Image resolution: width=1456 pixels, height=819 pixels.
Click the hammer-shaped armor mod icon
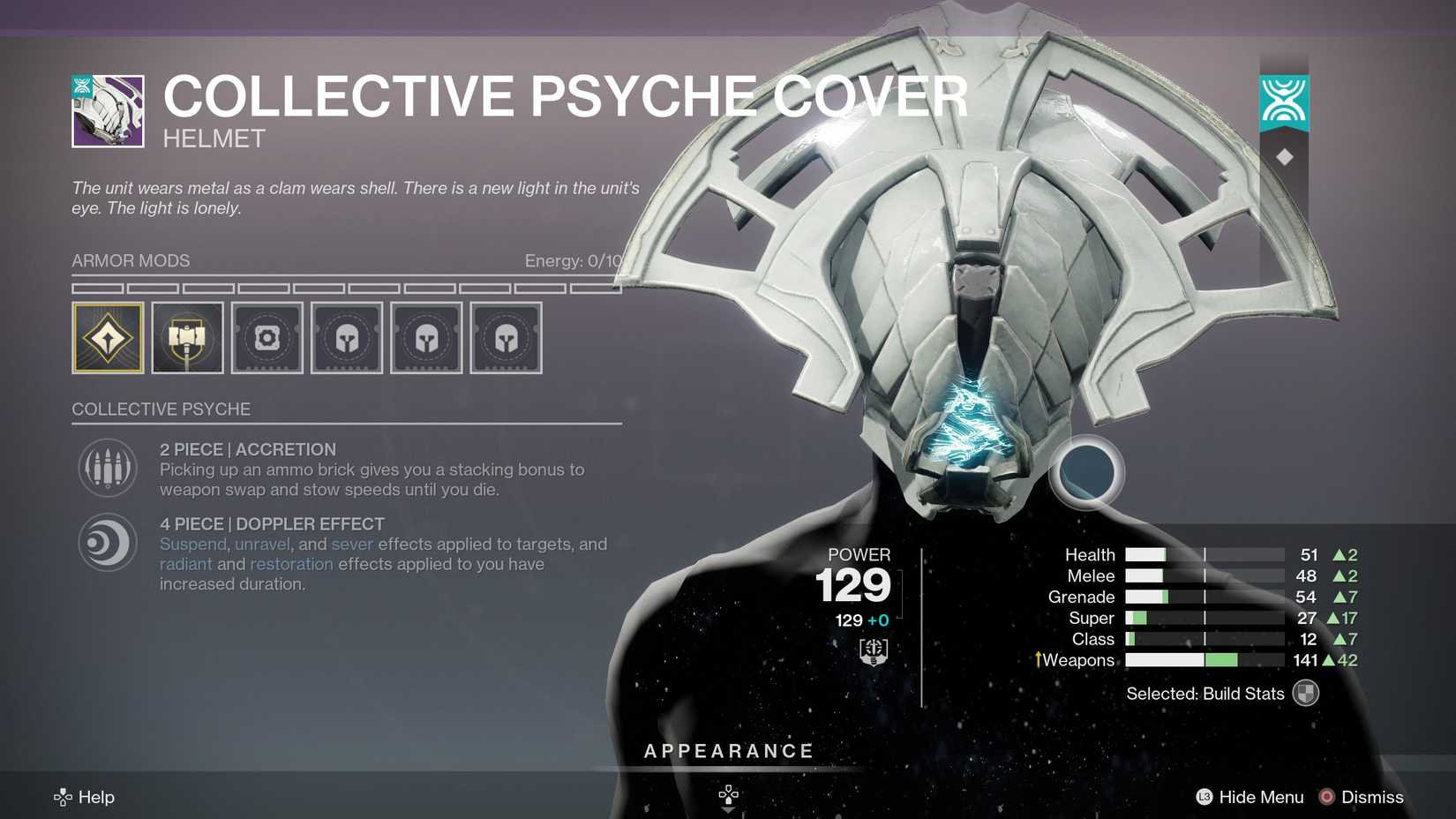tap(187, 337)
